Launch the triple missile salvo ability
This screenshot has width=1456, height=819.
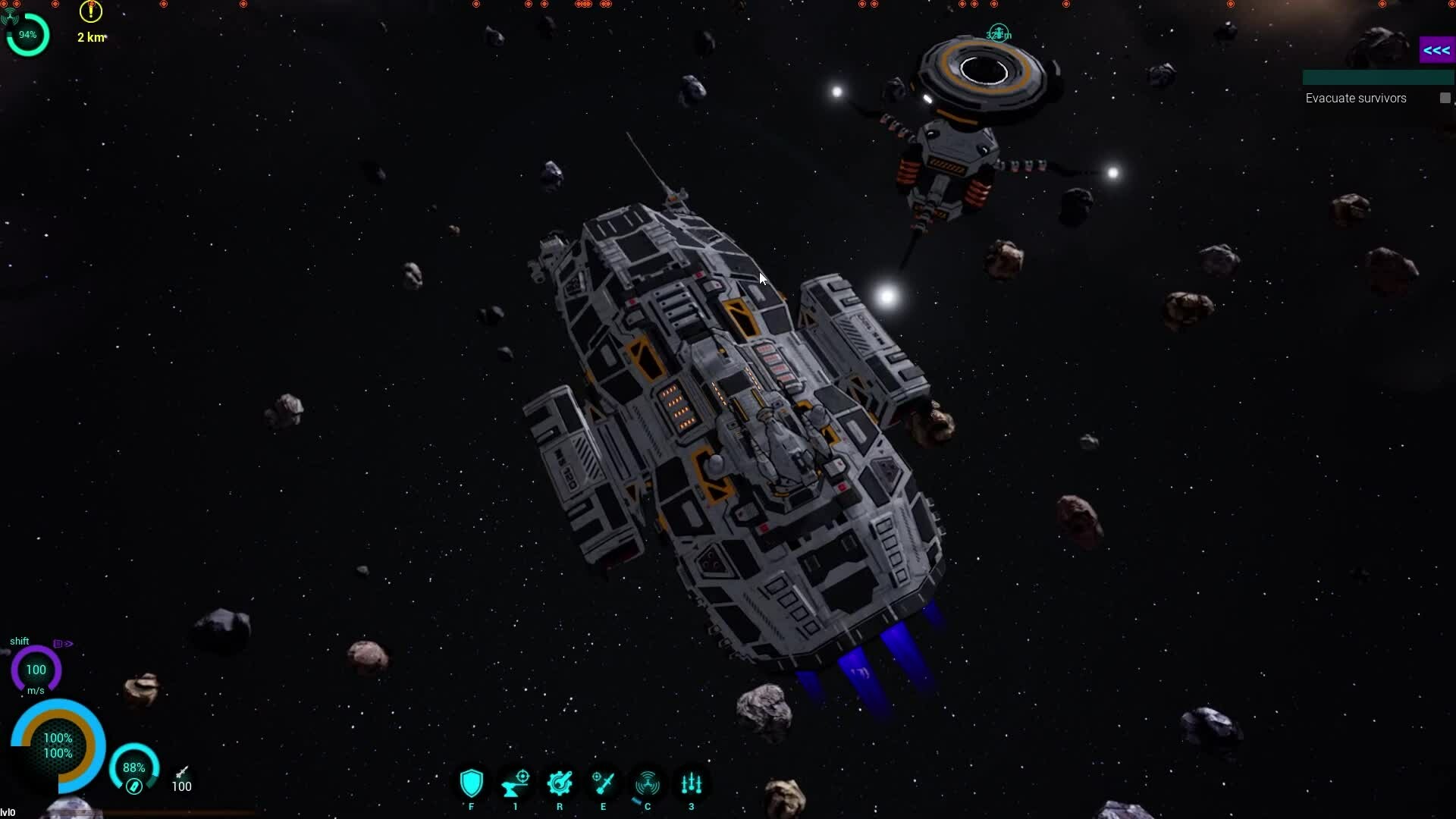692,783
